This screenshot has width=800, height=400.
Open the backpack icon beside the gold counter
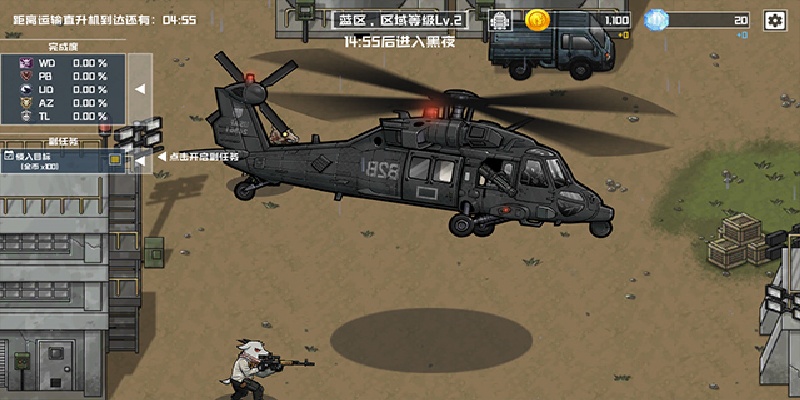[503, 20]
